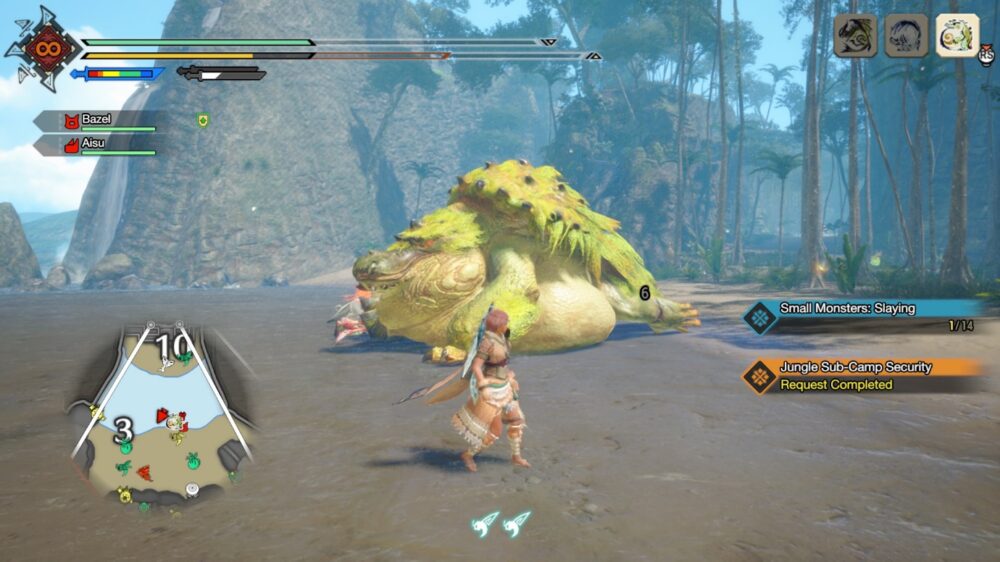View the Jungle Sub-Camp Security request notice

point(864,375)
